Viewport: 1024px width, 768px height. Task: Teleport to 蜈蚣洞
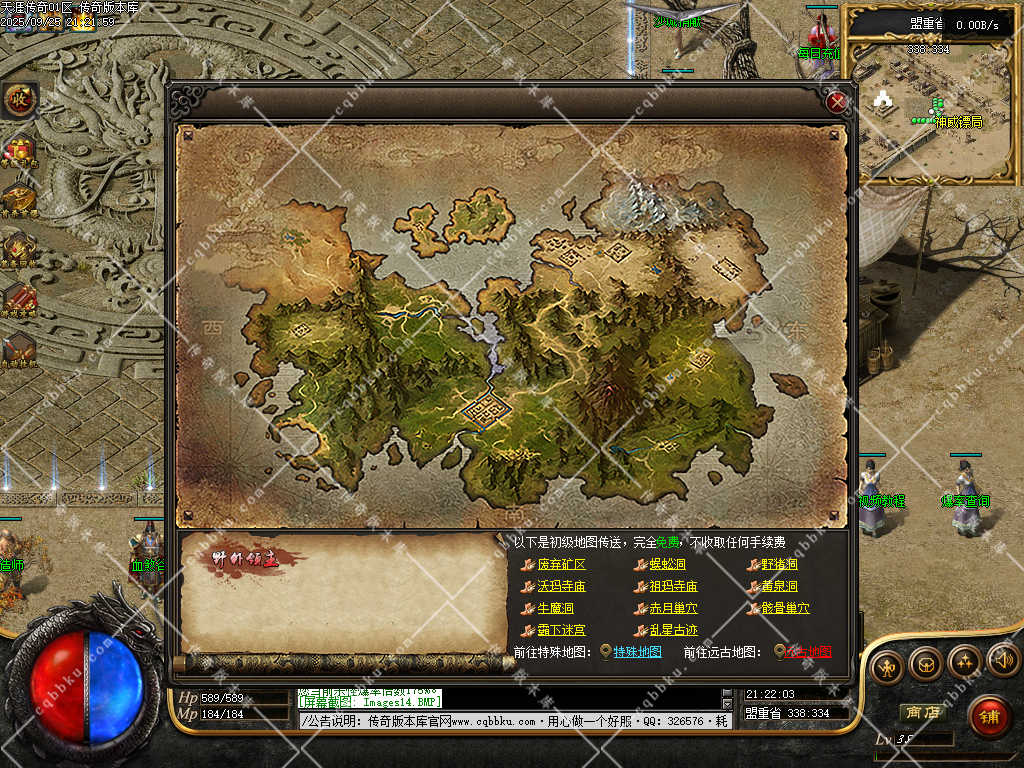(667, 565)
